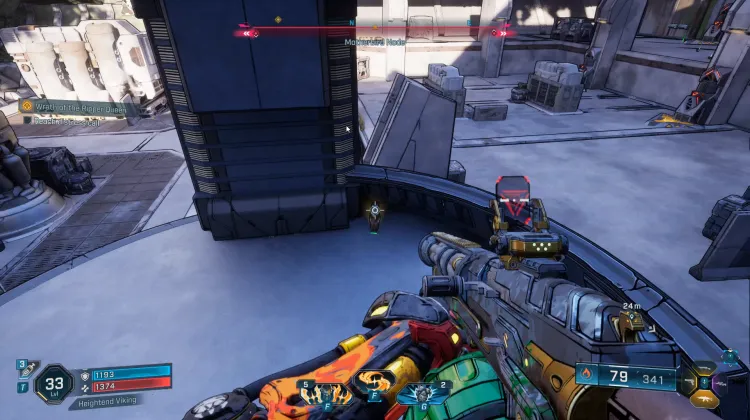This screenshot has width=750, height=420.
Task: Open the Wrath of the Ripper Queen quest tracker
Action: (75, 105)
